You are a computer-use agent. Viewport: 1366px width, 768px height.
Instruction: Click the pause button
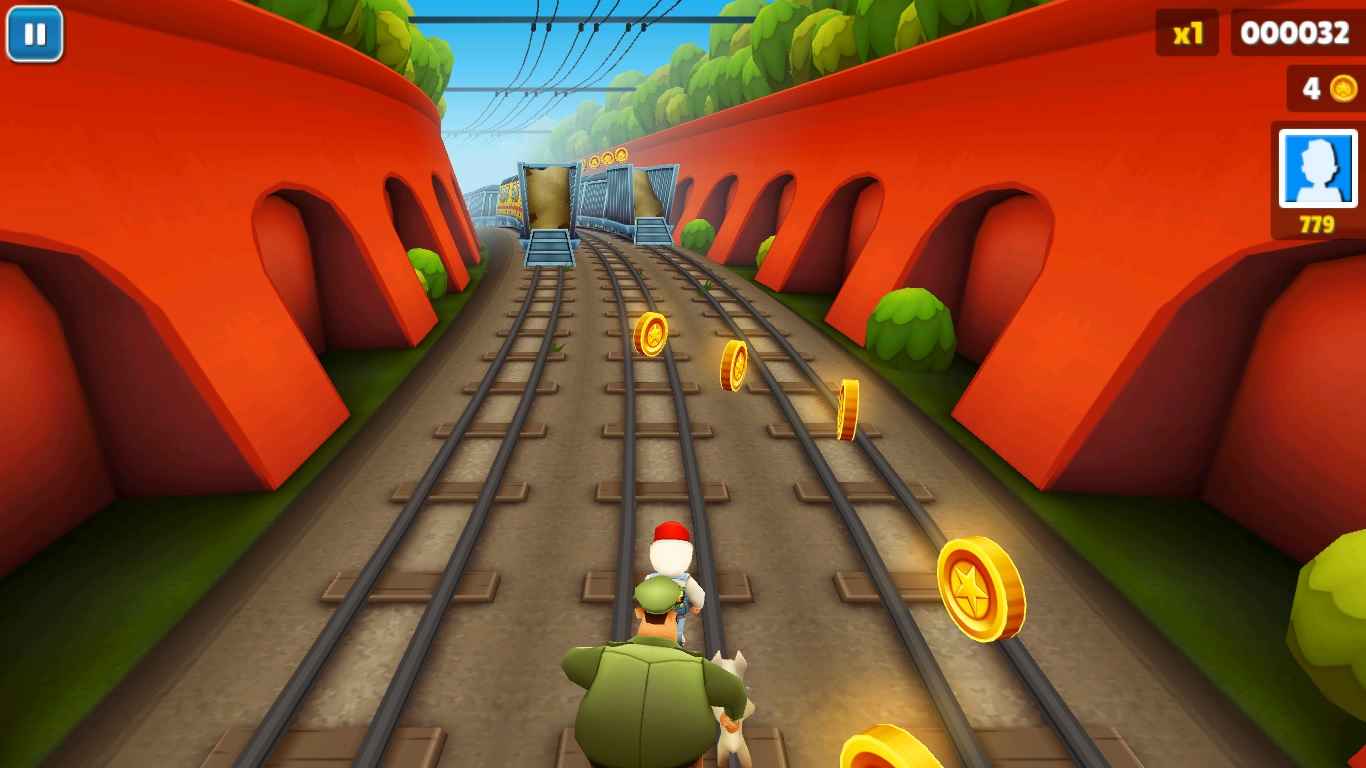pos(34,36)
